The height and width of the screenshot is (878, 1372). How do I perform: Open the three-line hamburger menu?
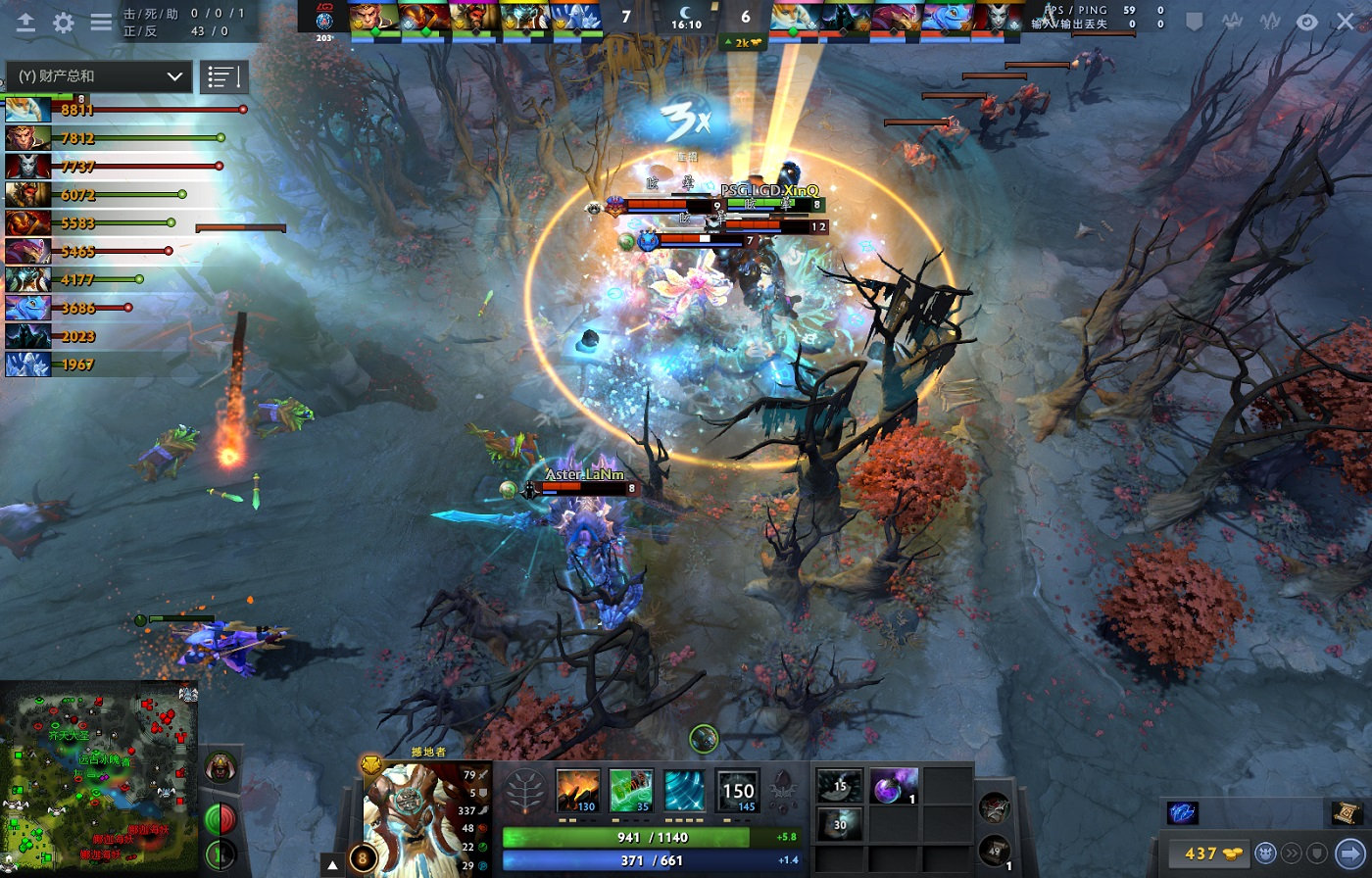coord(101,22)
